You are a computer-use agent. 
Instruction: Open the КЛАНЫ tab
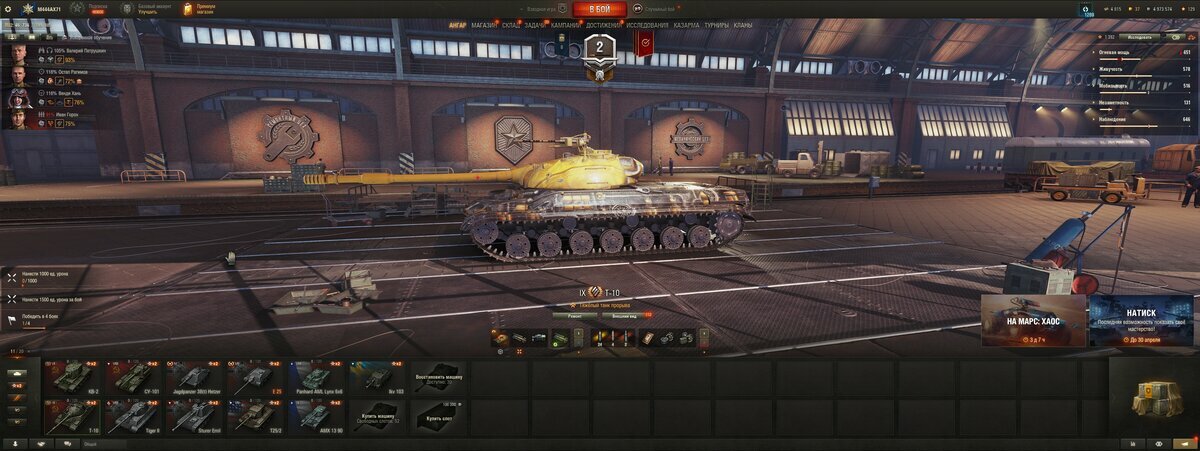point(743,25)
